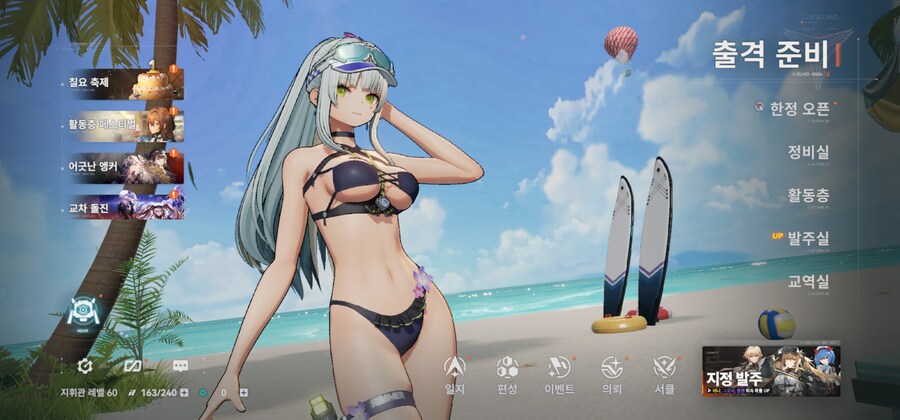Image resolution: width=900 pixels, height=420 pixels.
Task: Activate the round robot assistant icon
Action: 84,313
